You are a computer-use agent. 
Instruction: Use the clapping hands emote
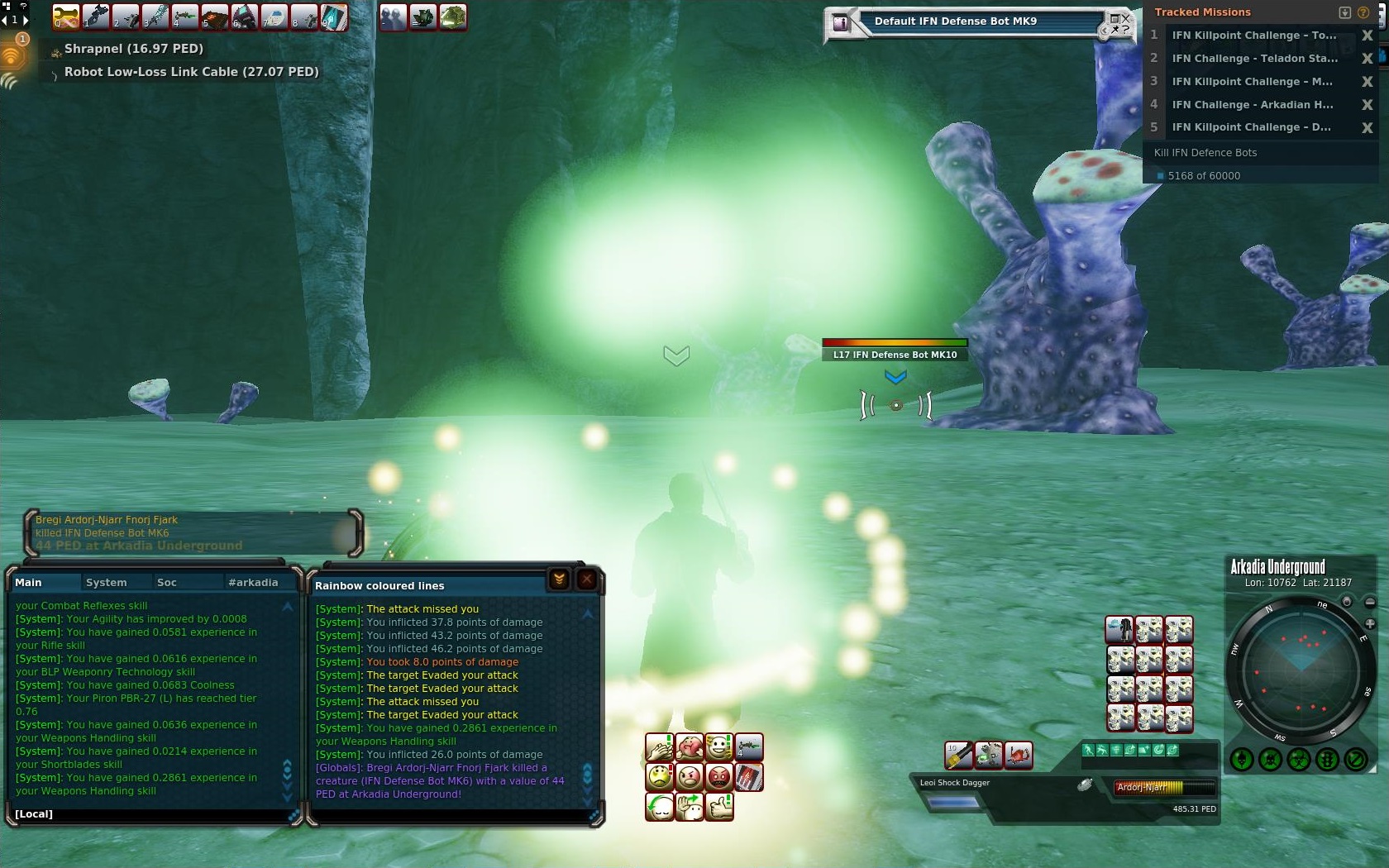[659, 747]
